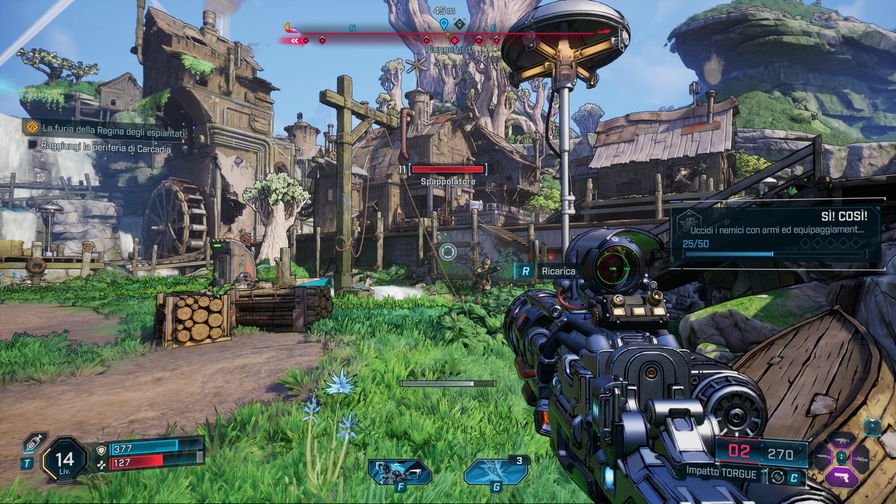Click the blue waypoint pin on the compass

tap(443, 23)
